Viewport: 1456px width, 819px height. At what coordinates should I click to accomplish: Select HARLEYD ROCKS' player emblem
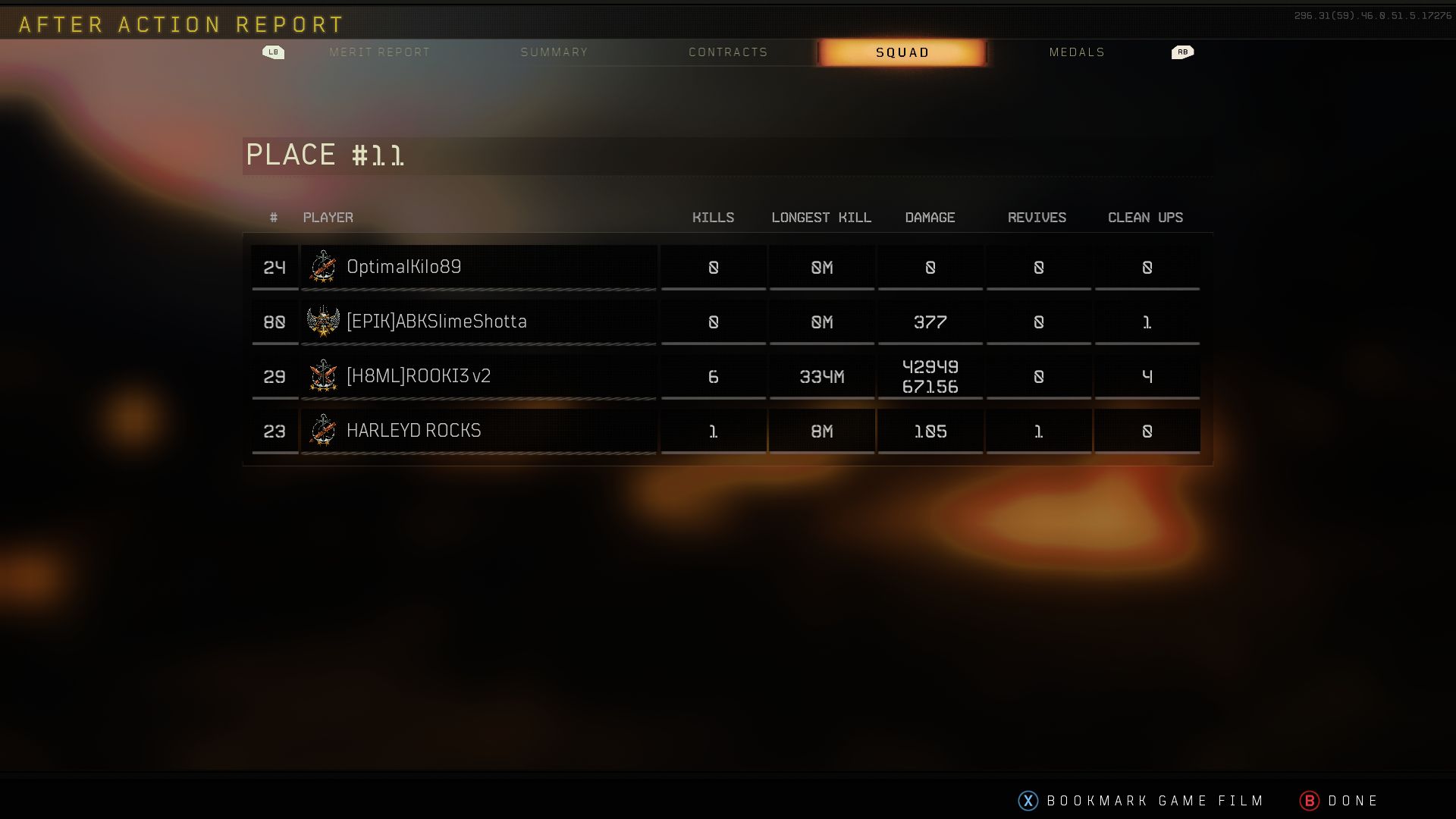pyautogui.click(x=324, y=430)
